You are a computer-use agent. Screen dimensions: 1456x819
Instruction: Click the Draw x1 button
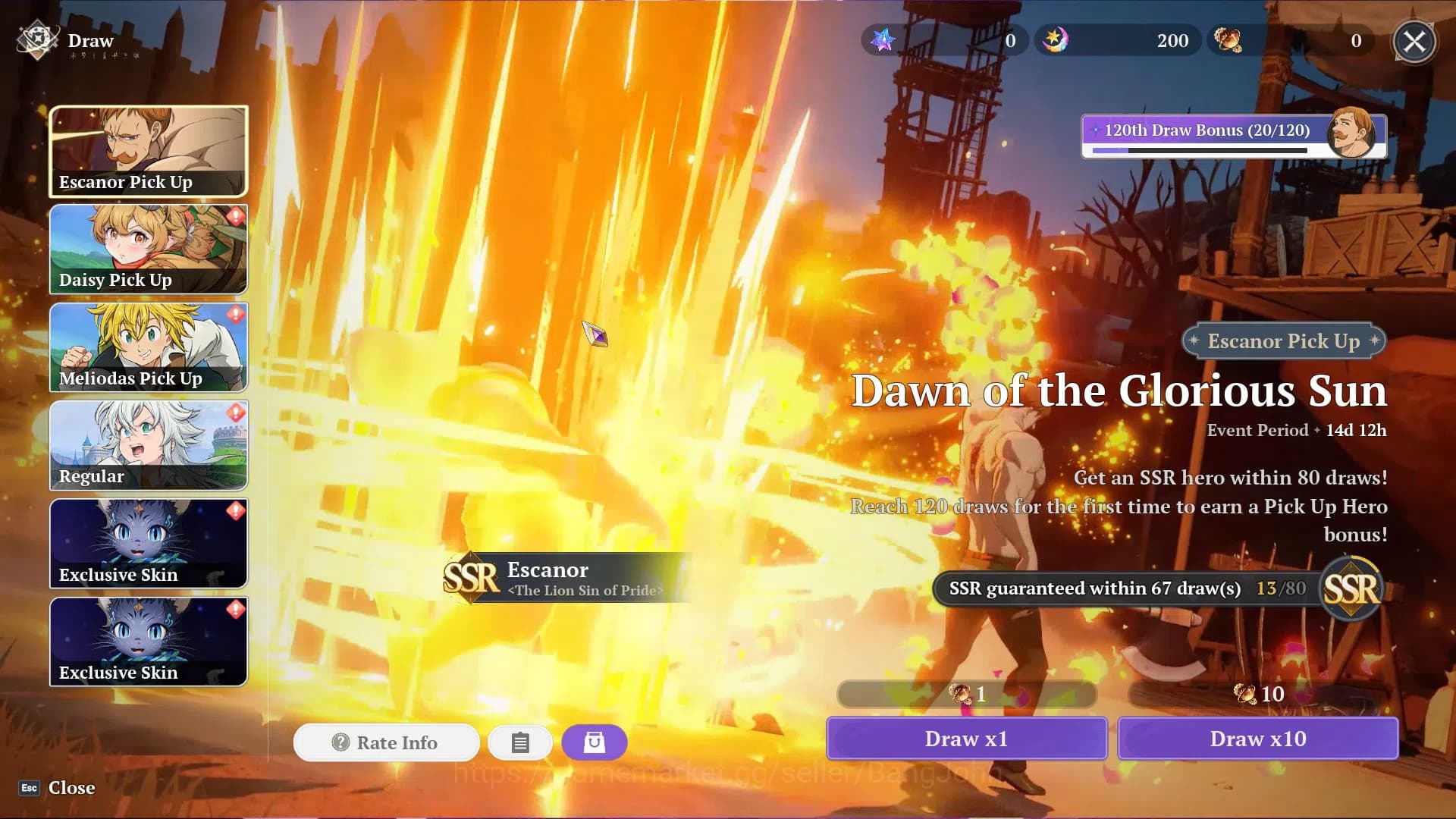tap(966, 739)
